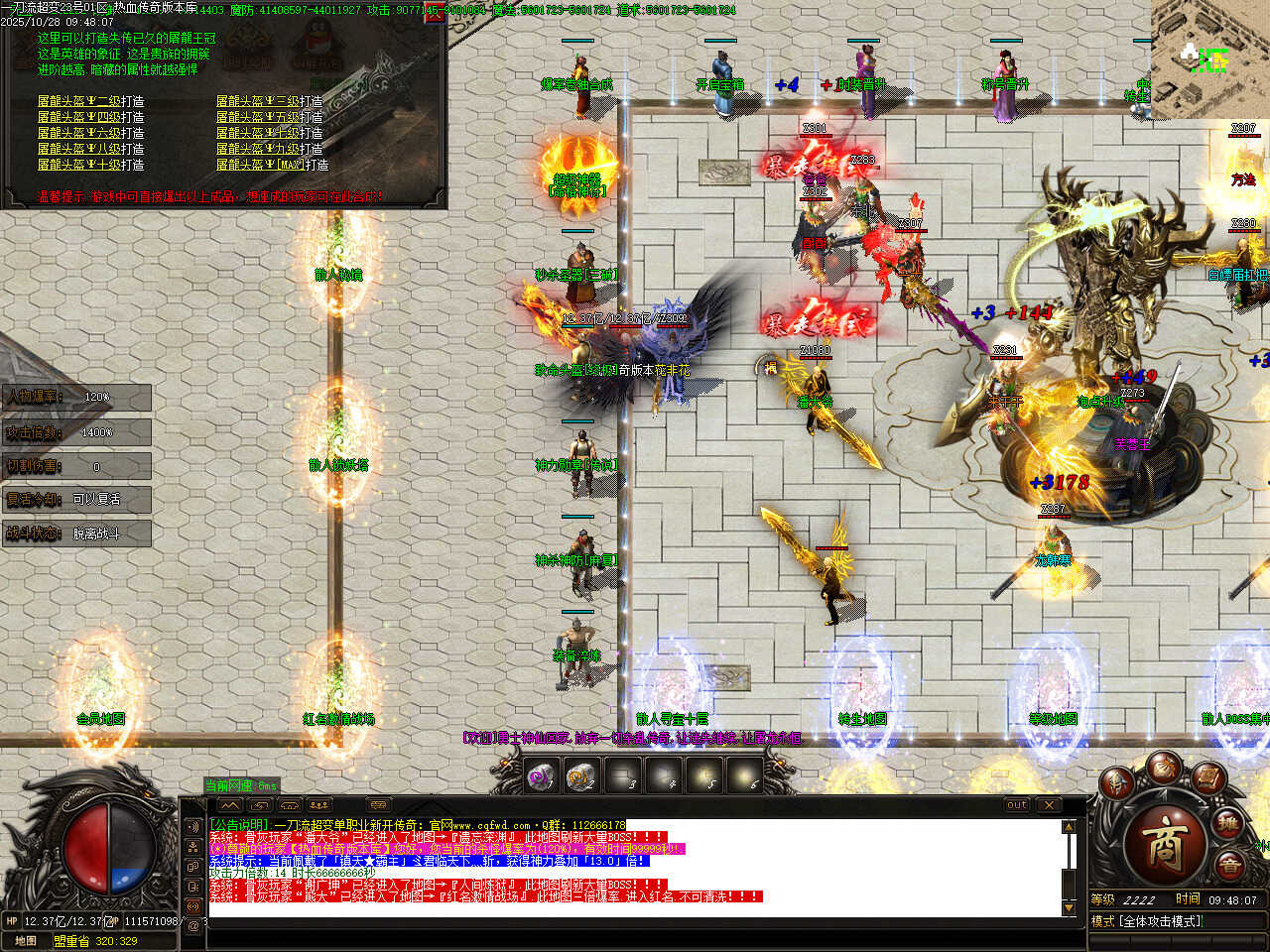
Task: Open the skill book icon
Action: pyautogui.click(x=1207, y=778)
